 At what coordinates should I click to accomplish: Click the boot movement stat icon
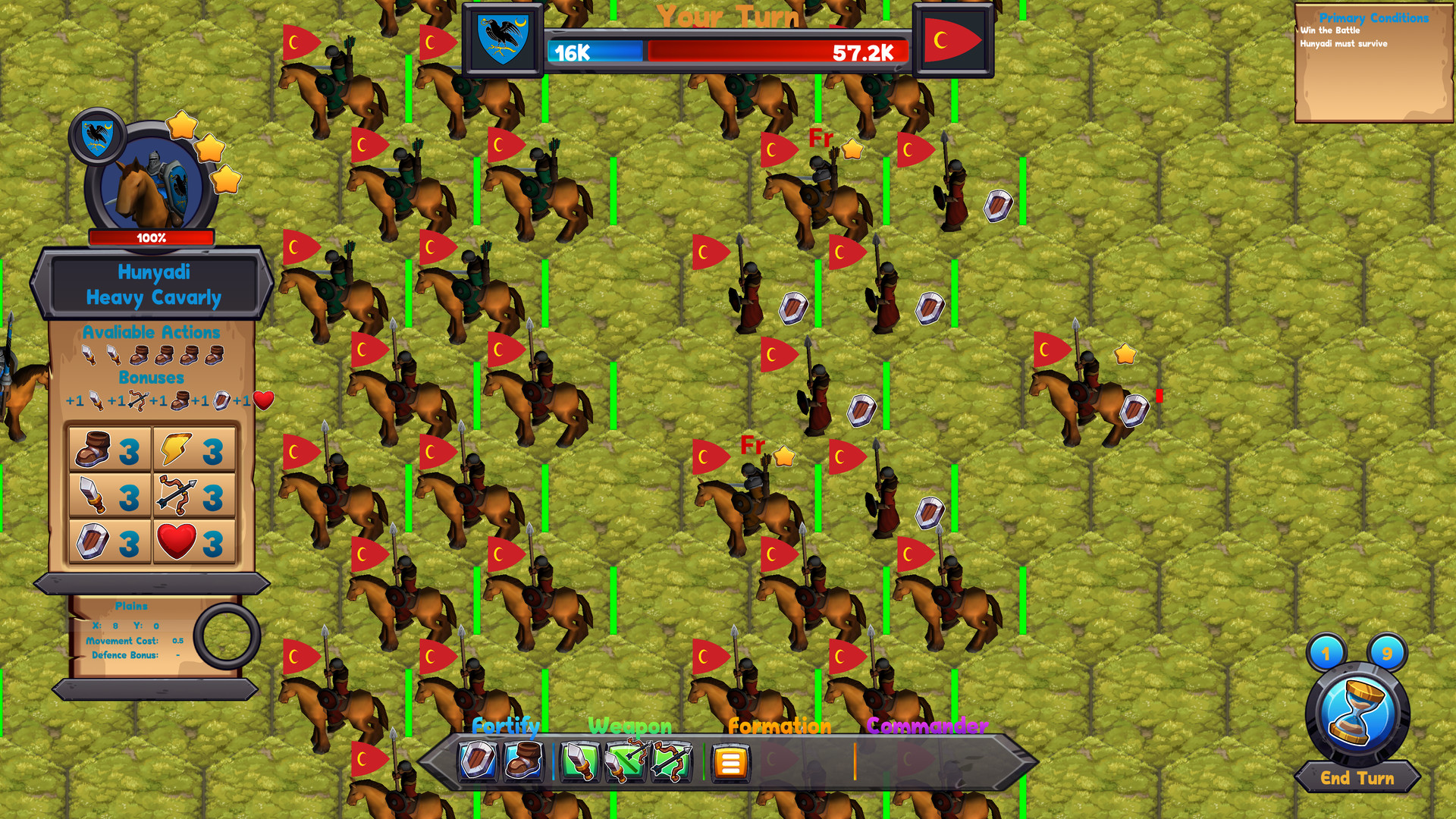click(91, 450)
